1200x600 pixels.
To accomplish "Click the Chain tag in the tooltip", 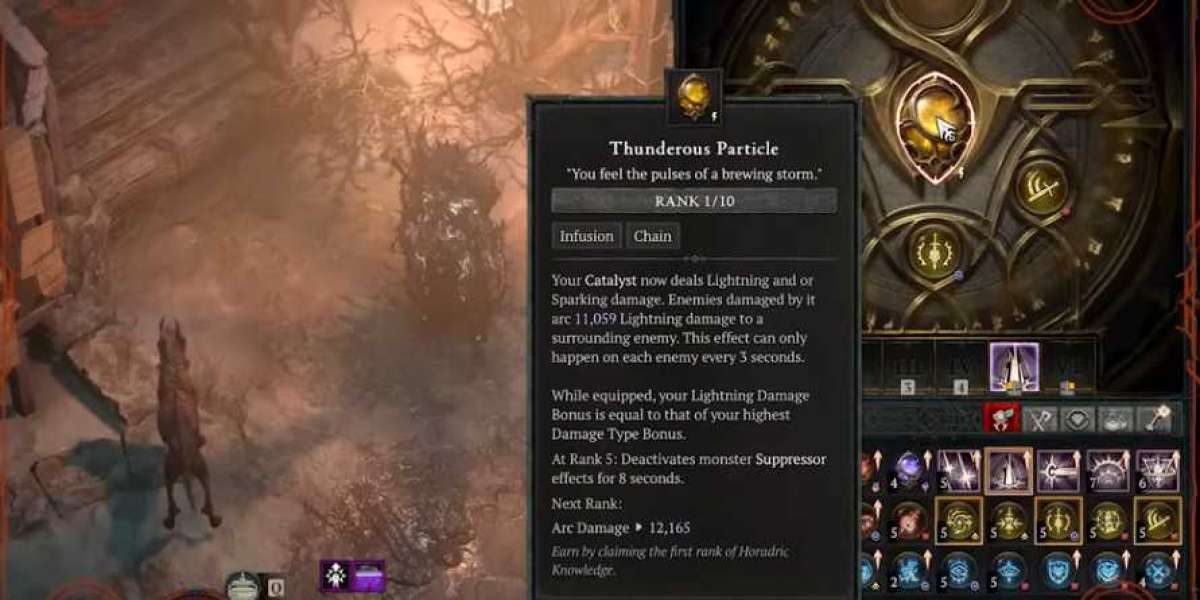I will pyautogui.click(x=652, y=236).
